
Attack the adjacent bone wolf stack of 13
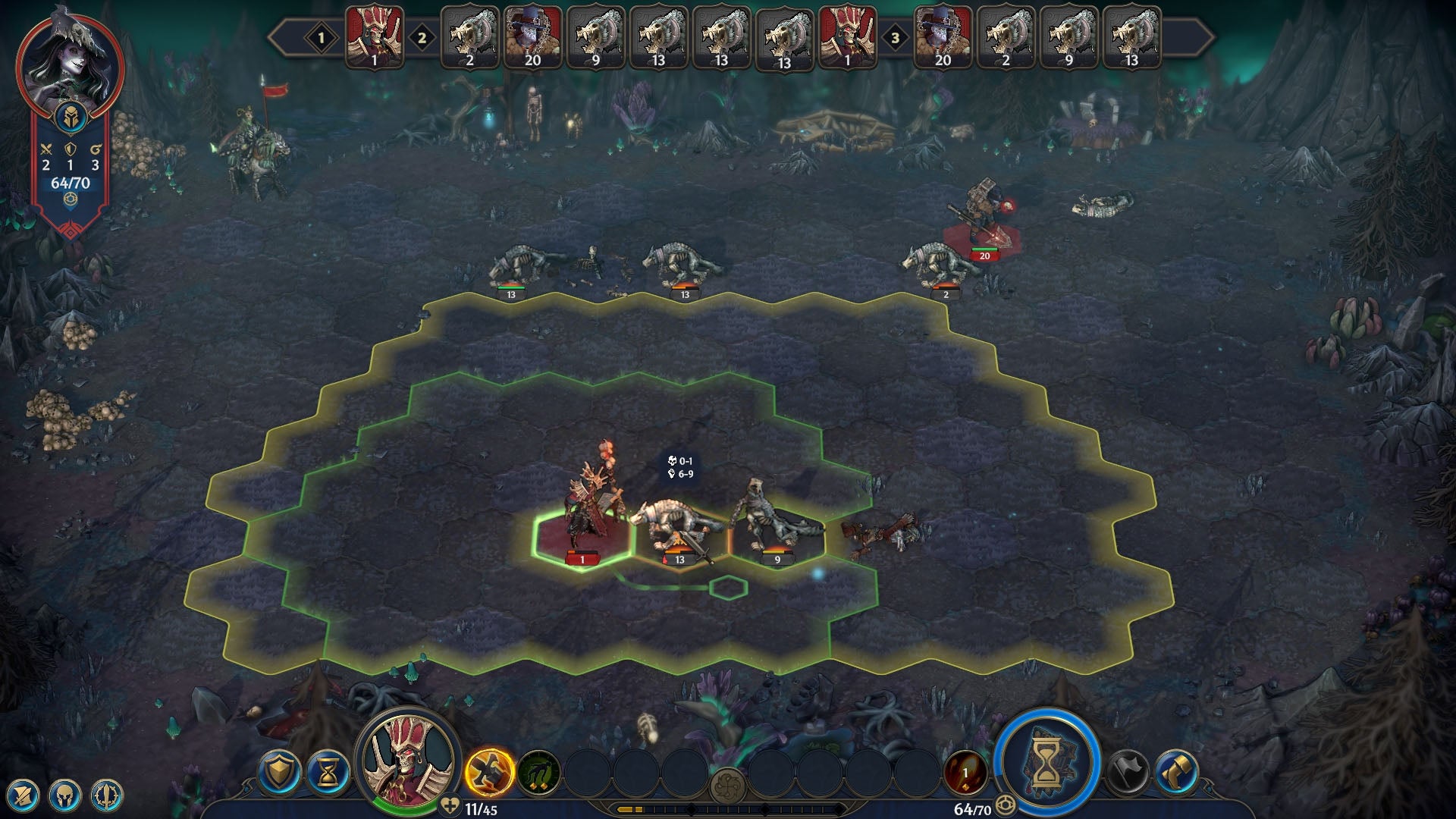point(677,527)
